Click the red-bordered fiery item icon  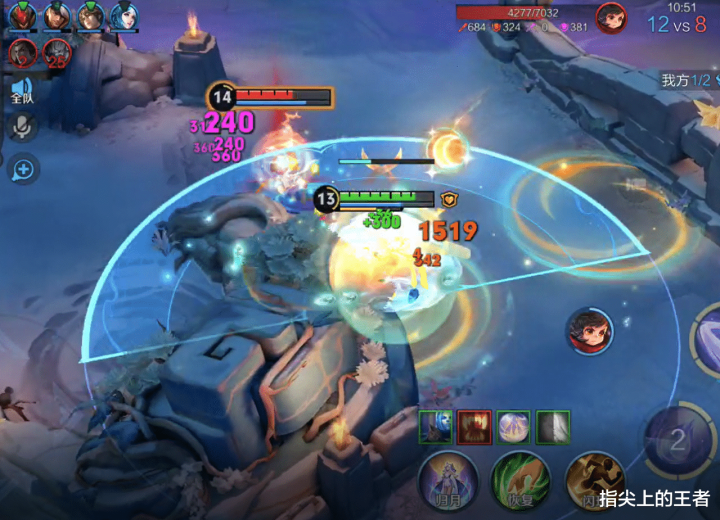point(474,427)
